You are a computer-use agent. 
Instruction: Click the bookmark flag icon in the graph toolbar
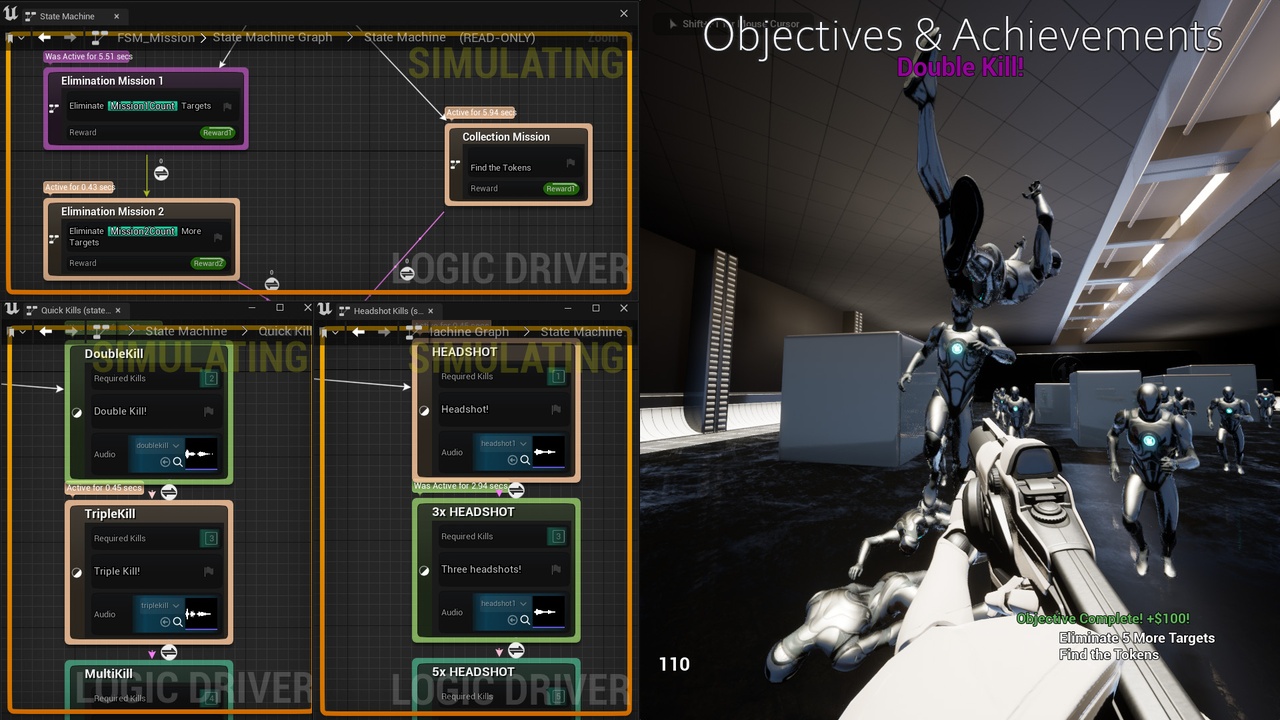pyautogui.click(x=9, y=36)
